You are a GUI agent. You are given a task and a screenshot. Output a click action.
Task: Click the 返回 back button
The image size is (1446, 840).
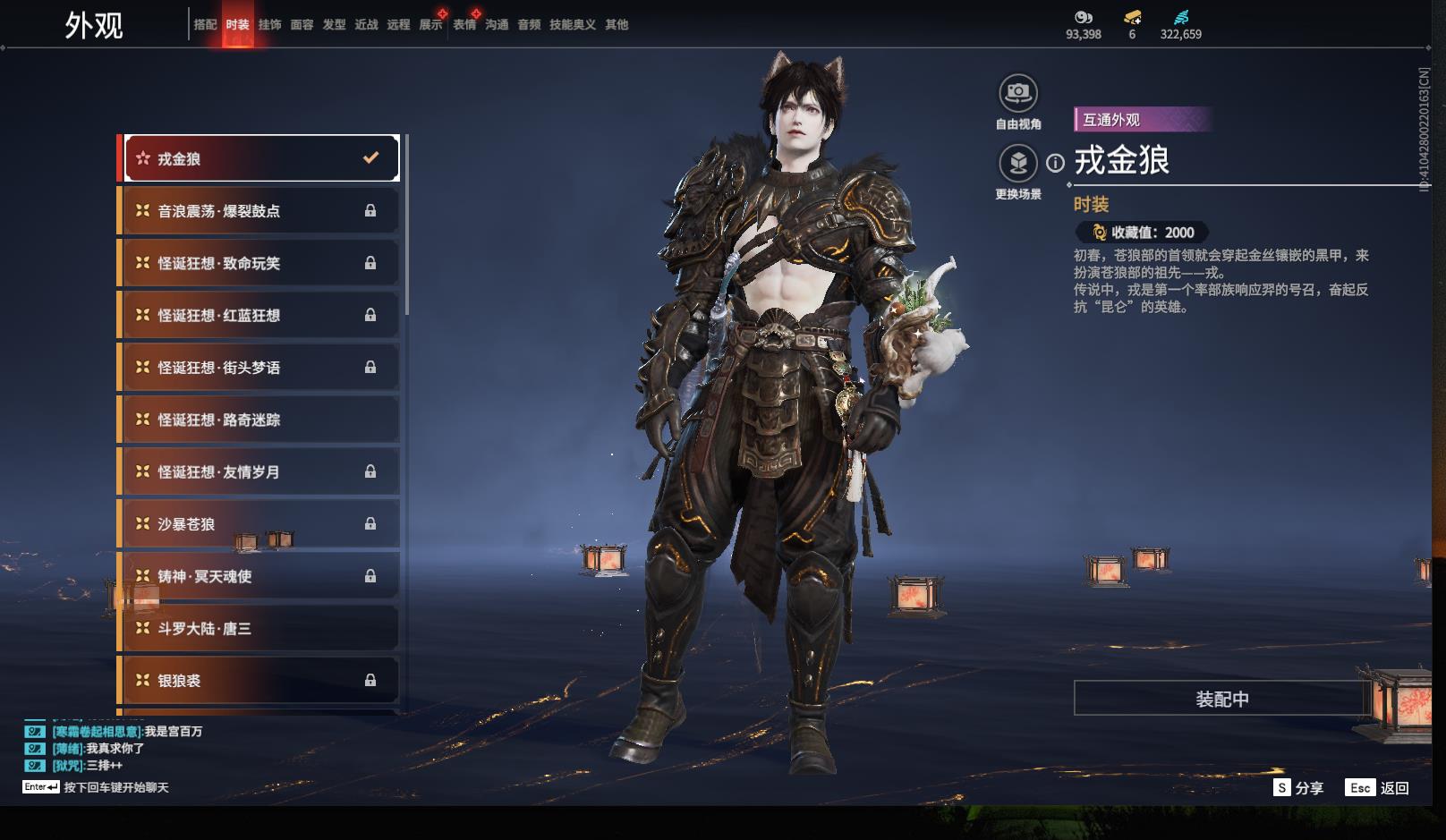point(1379,788)
